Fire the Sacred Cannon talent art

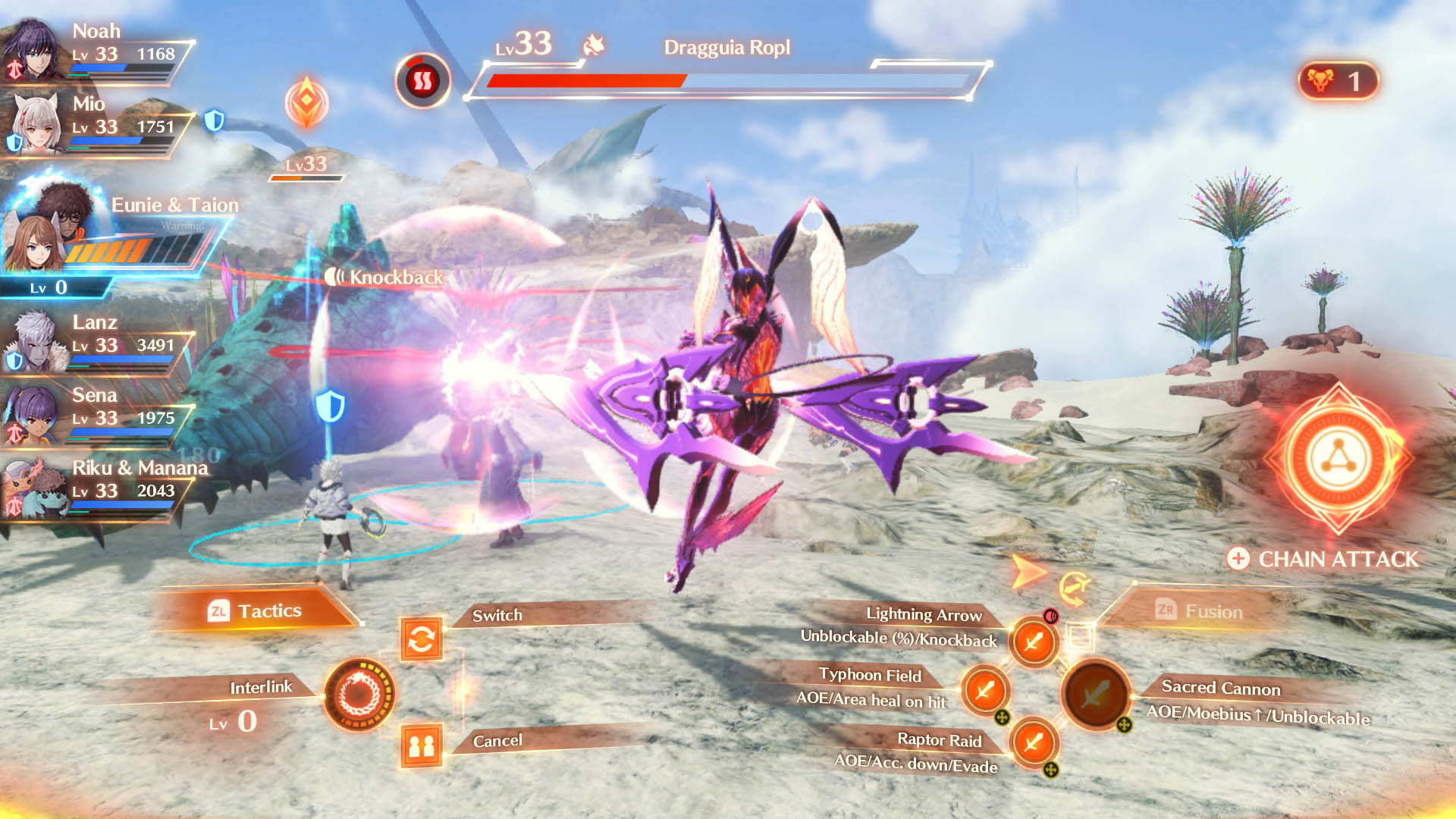point(1095,694)
